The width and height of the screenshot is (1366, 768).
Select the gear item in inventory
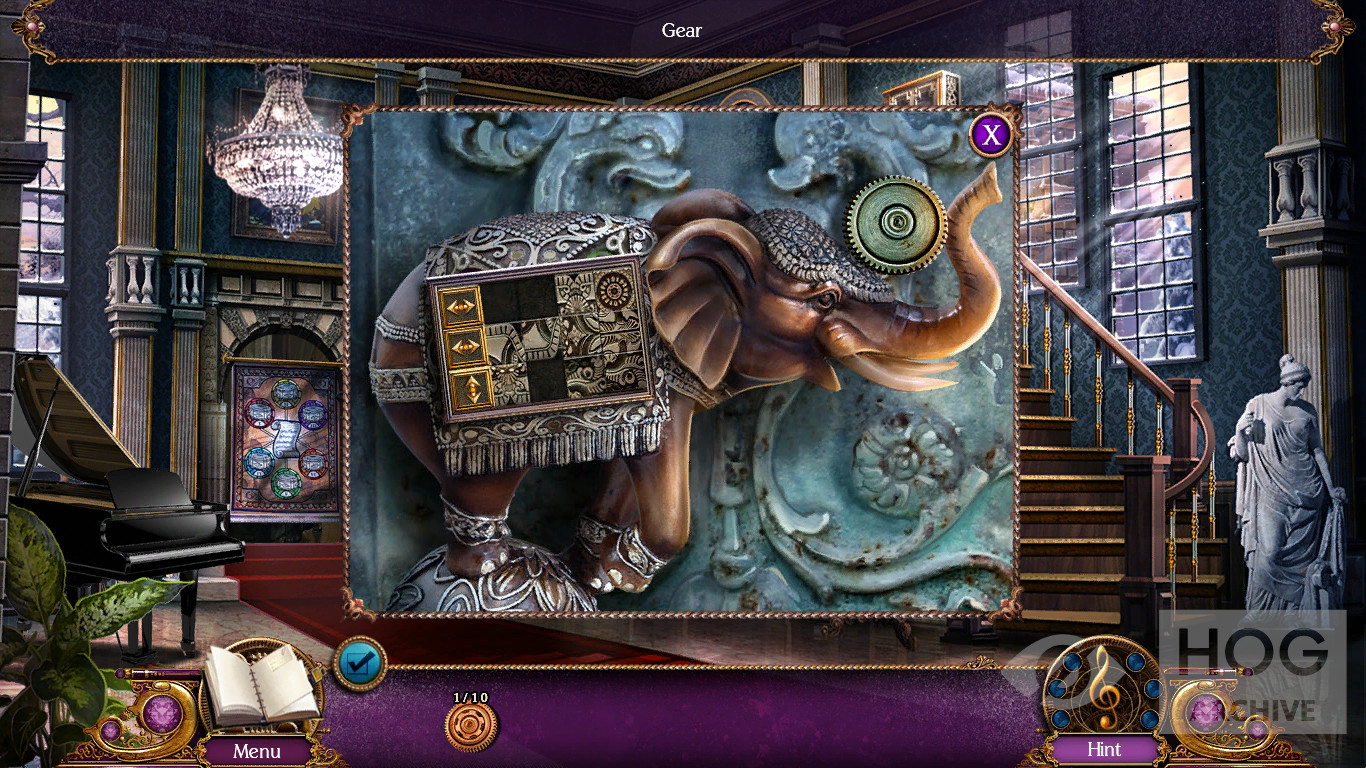point(471,727)
